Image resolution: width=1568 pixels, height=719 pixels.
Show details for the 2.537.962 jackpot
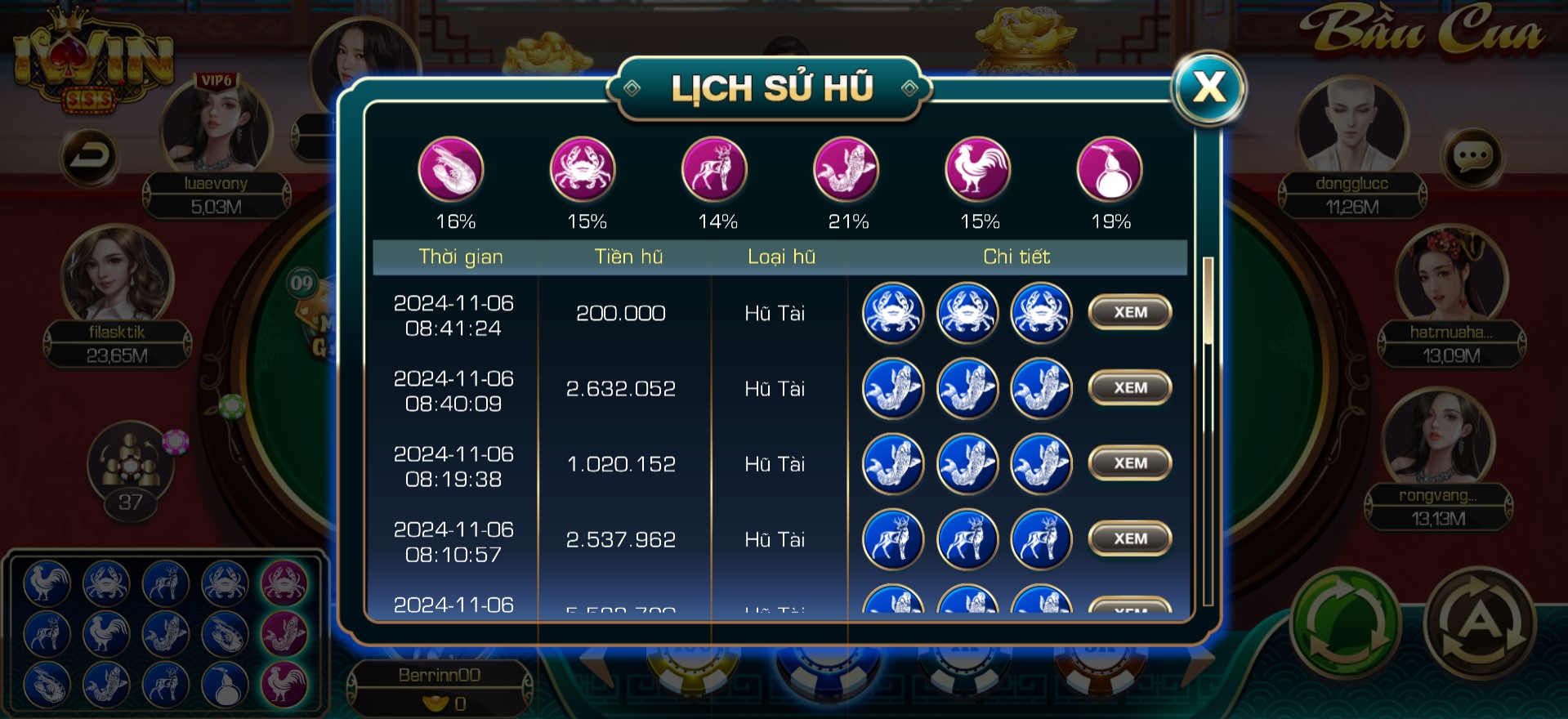point(1130,538)
